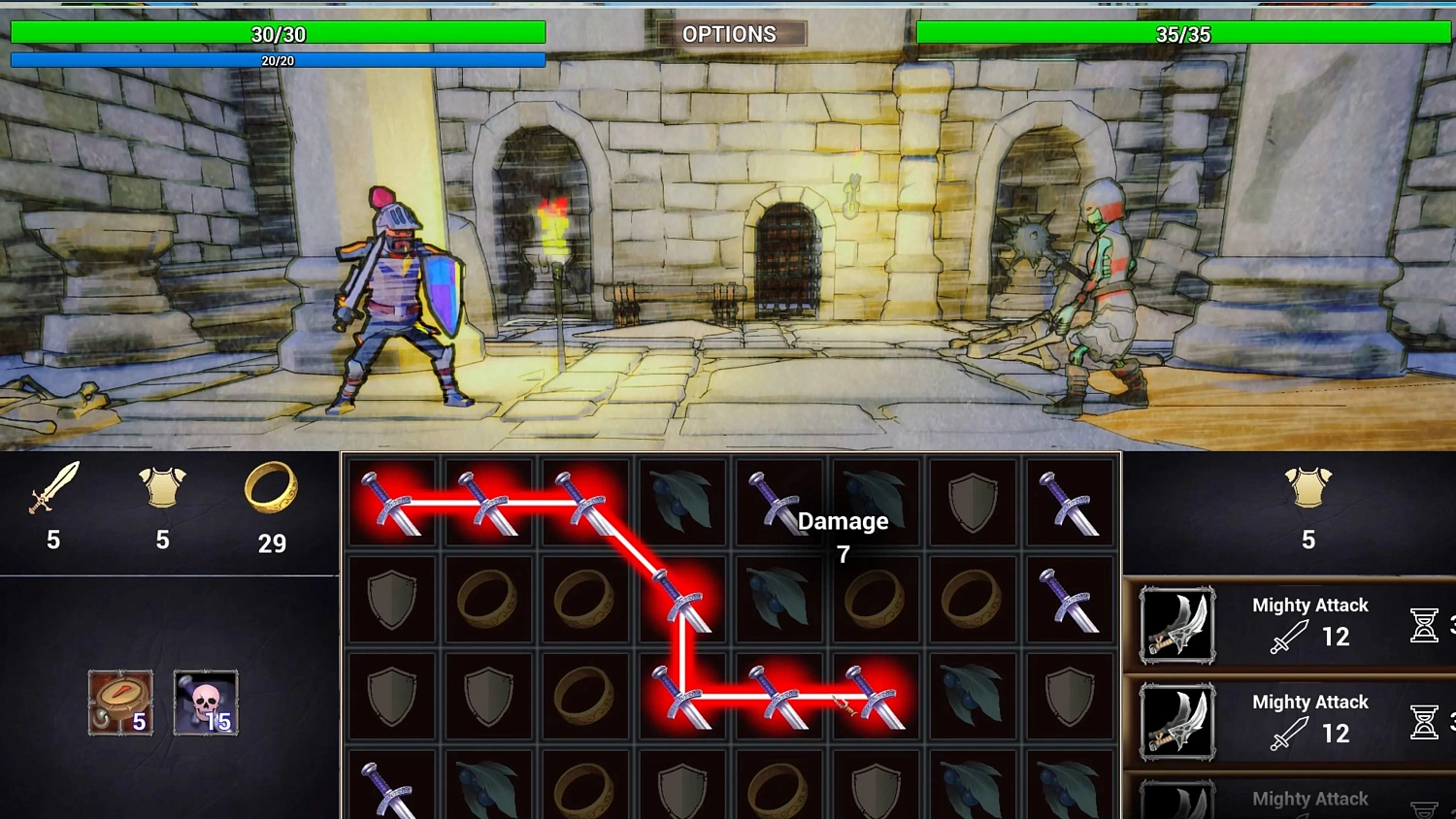Image resolution: width=1456 pixels, height=819 pixels.
Task: Select a ring tile in the puzzle grid
Action: point(487,599)
